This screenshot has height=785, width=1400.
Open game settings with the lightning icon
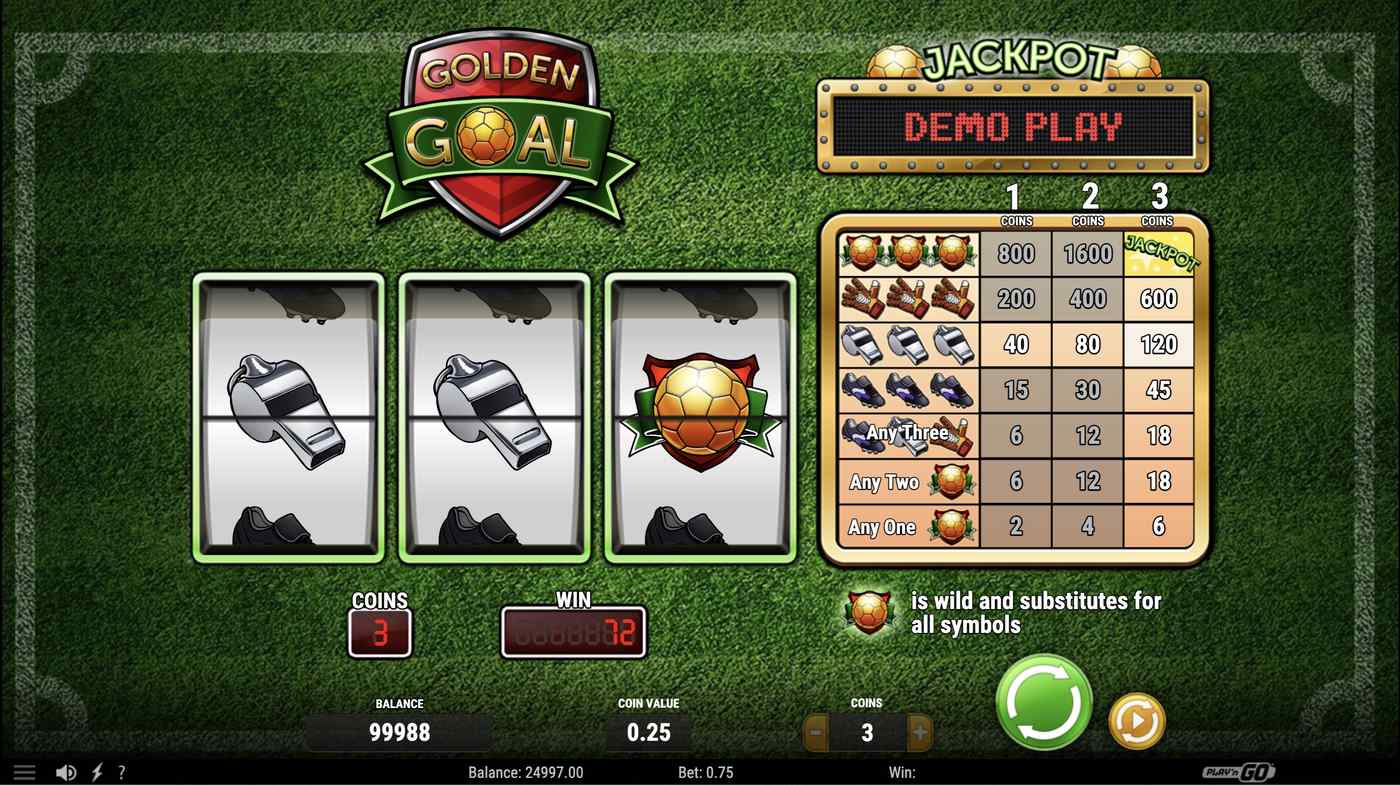click(95, 771)
